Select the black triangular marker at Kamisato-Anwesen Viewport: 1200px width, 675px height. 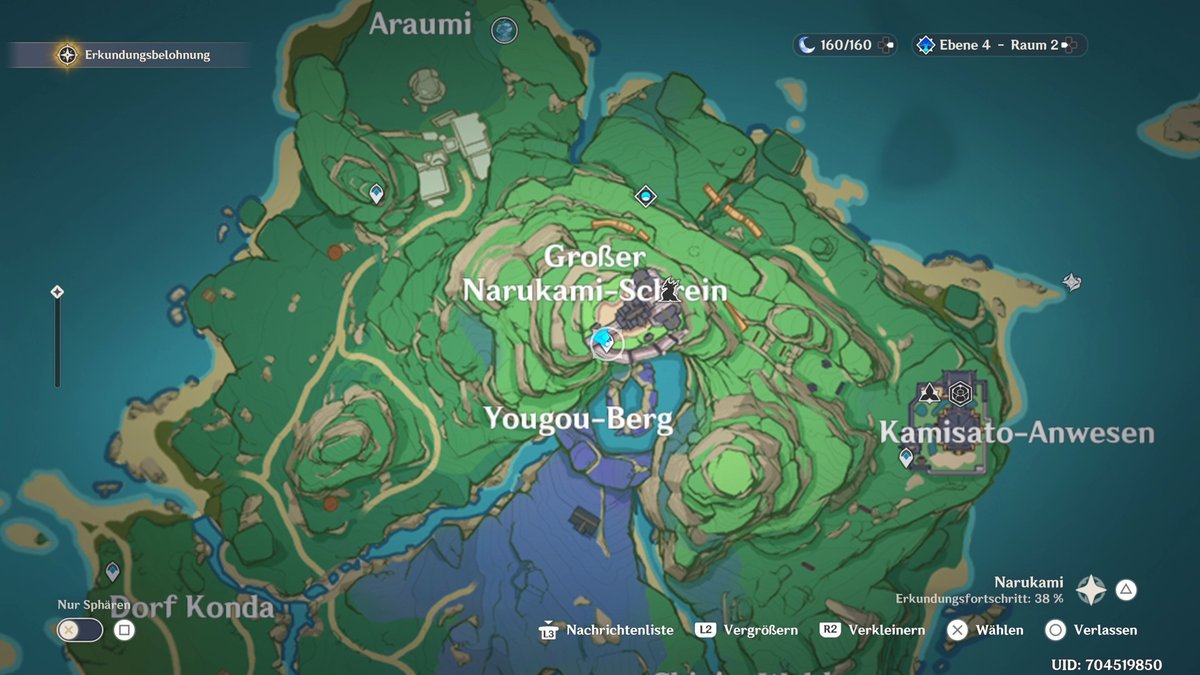[930, 392]
